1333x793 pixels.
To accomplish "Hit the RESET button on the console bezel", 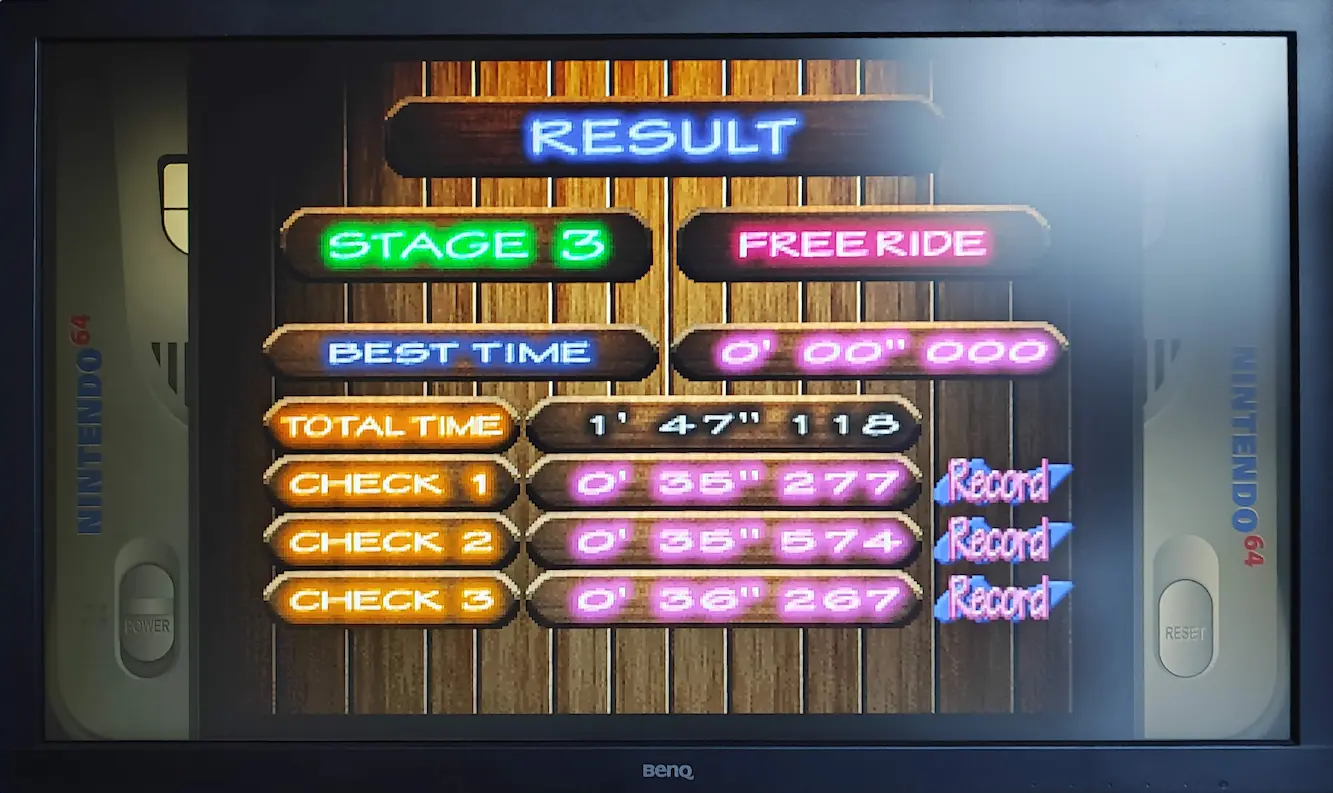I will click(x=1186, y=629).
